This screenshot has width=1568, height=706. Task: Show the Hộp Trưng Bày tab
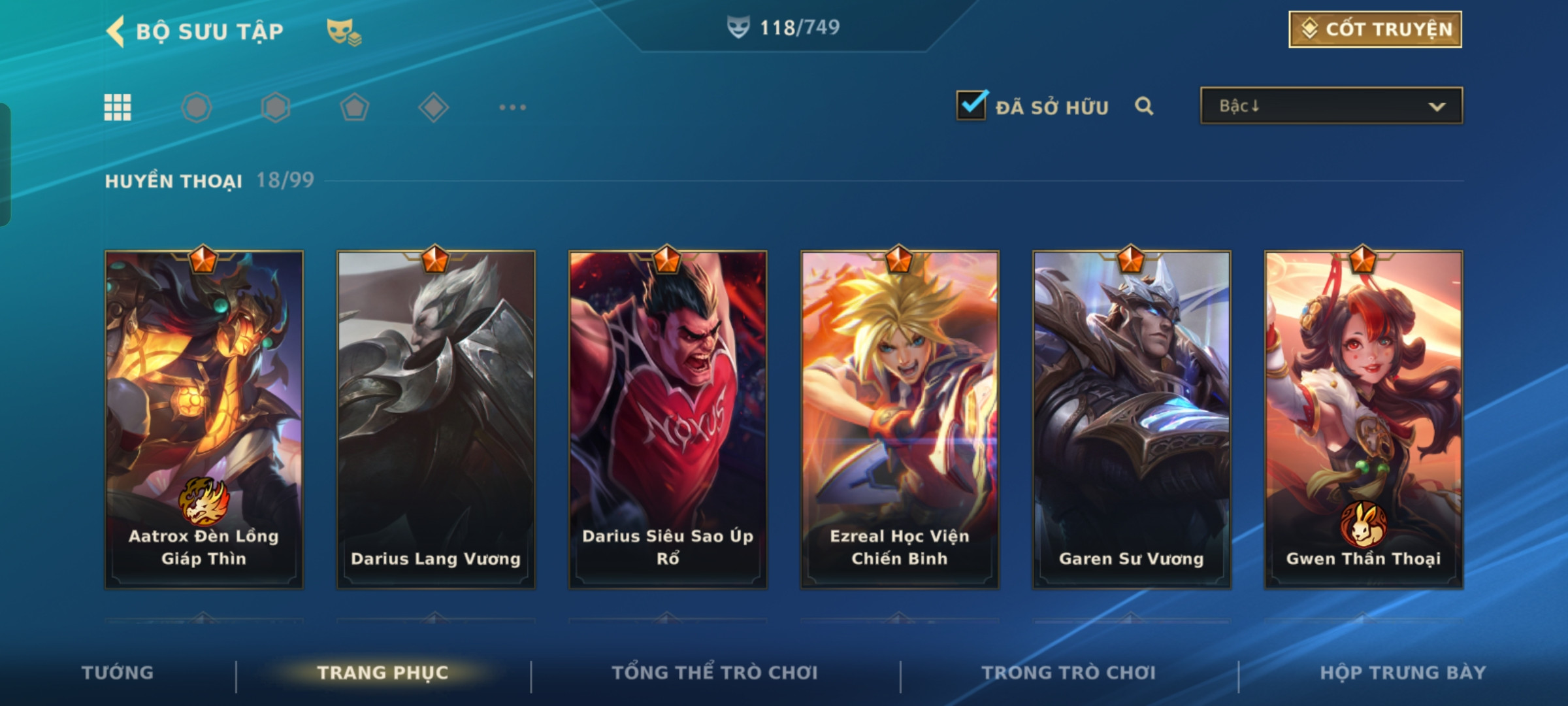click(x=1403, y=673)
